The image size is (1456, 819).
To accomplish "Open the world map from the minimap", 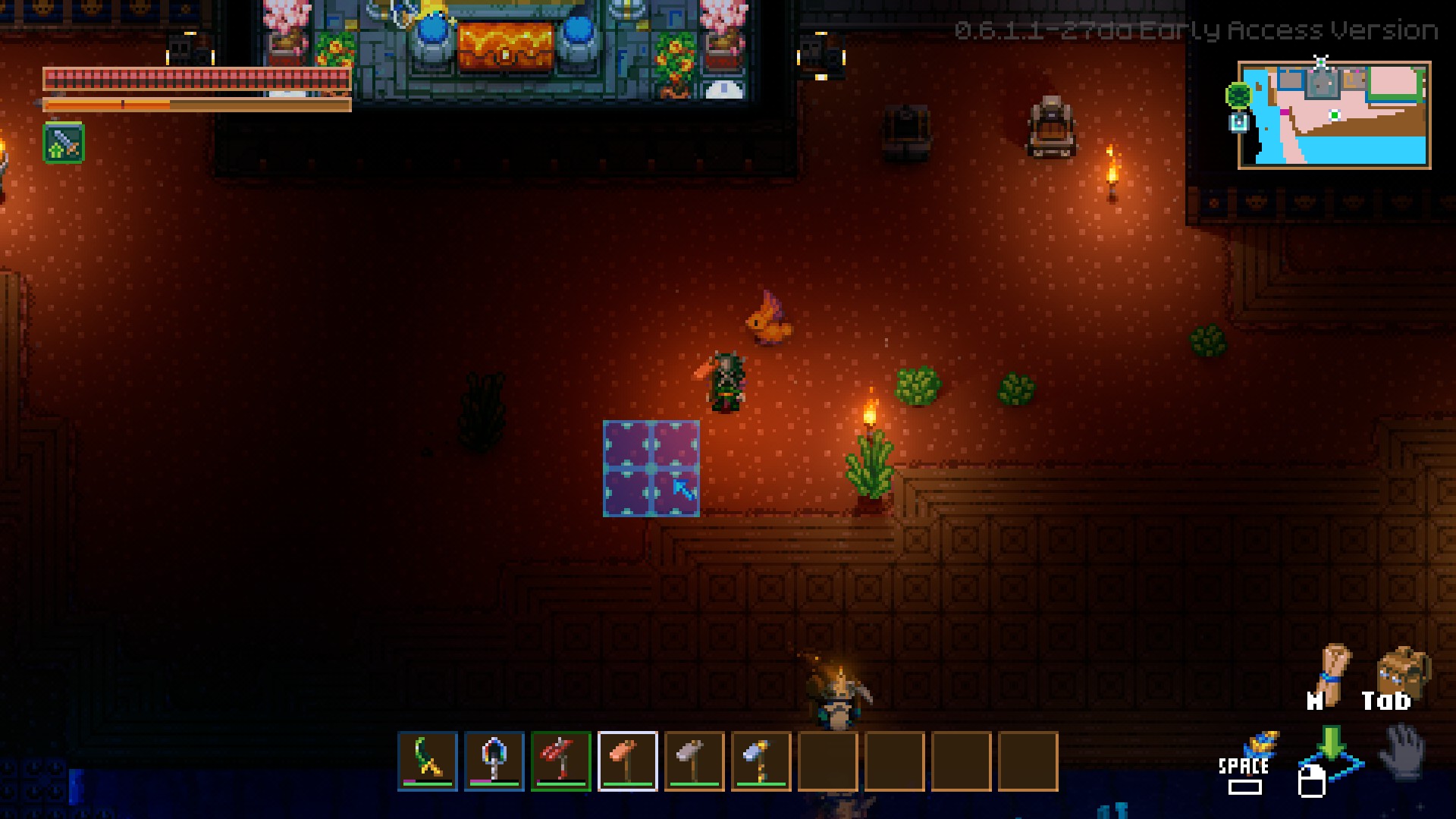I will [1334, 115].
